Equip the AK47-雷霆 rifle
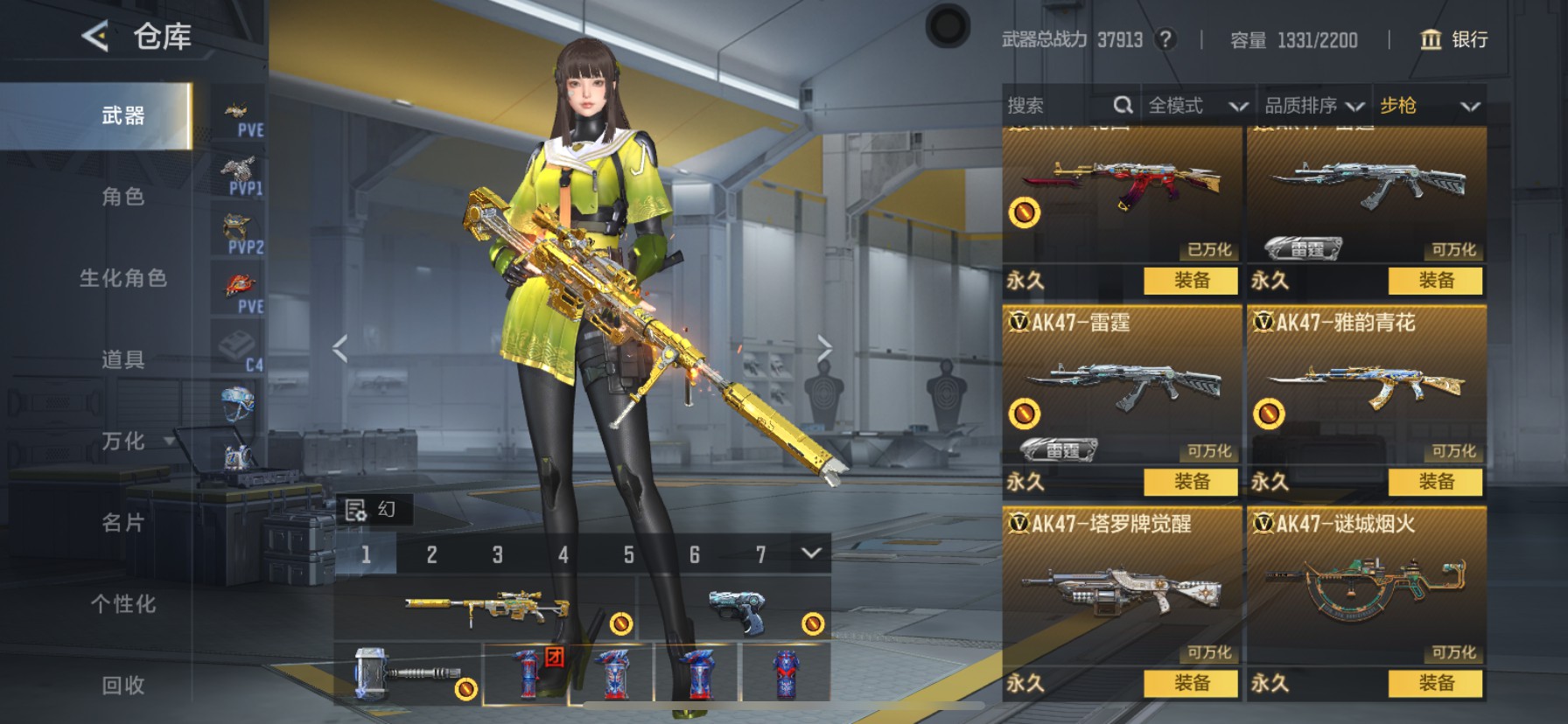1568x724 pixels. (x=1192, y=482)
